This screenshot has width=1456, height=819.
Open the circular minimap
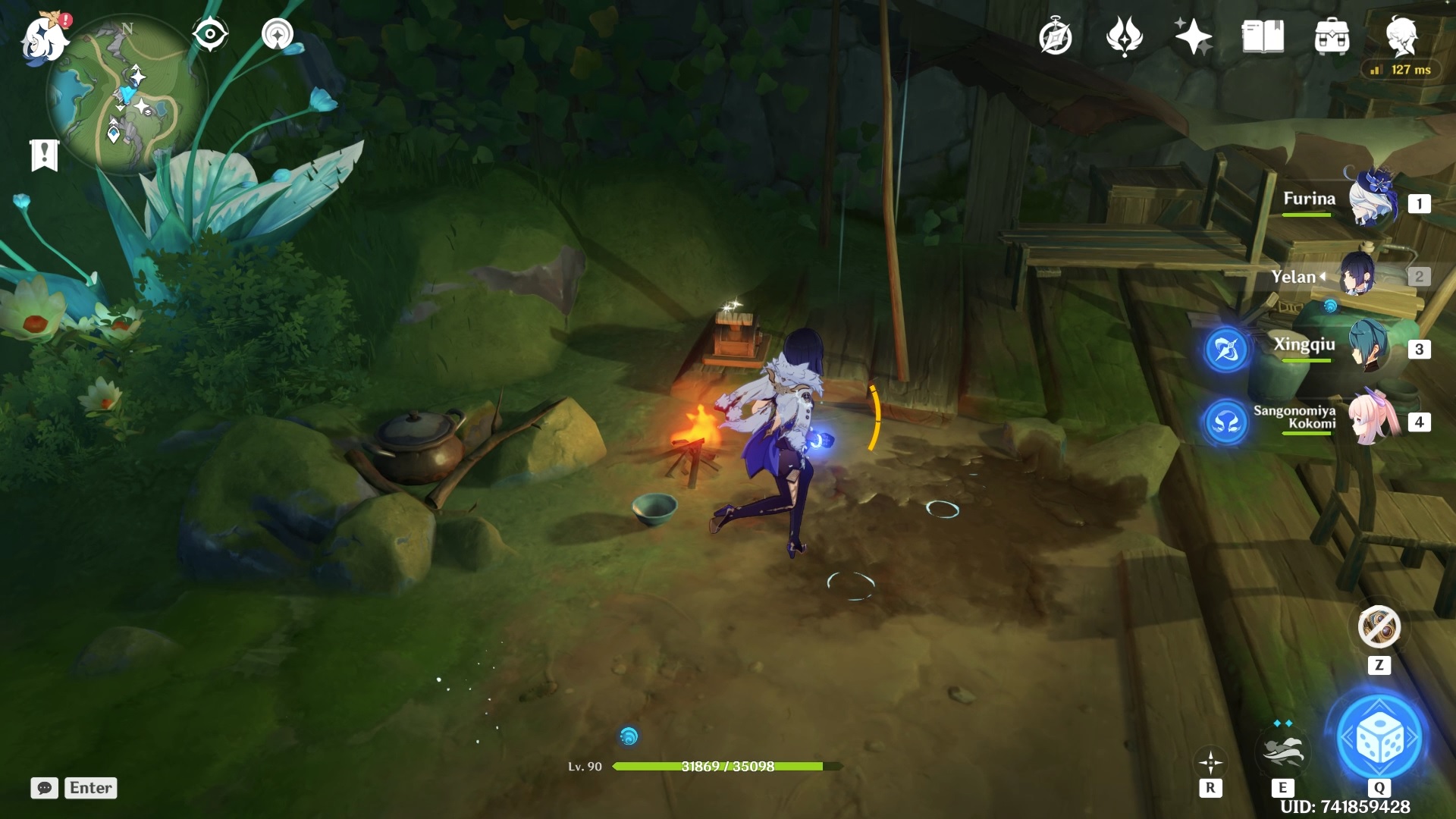[x=126, y=95]
